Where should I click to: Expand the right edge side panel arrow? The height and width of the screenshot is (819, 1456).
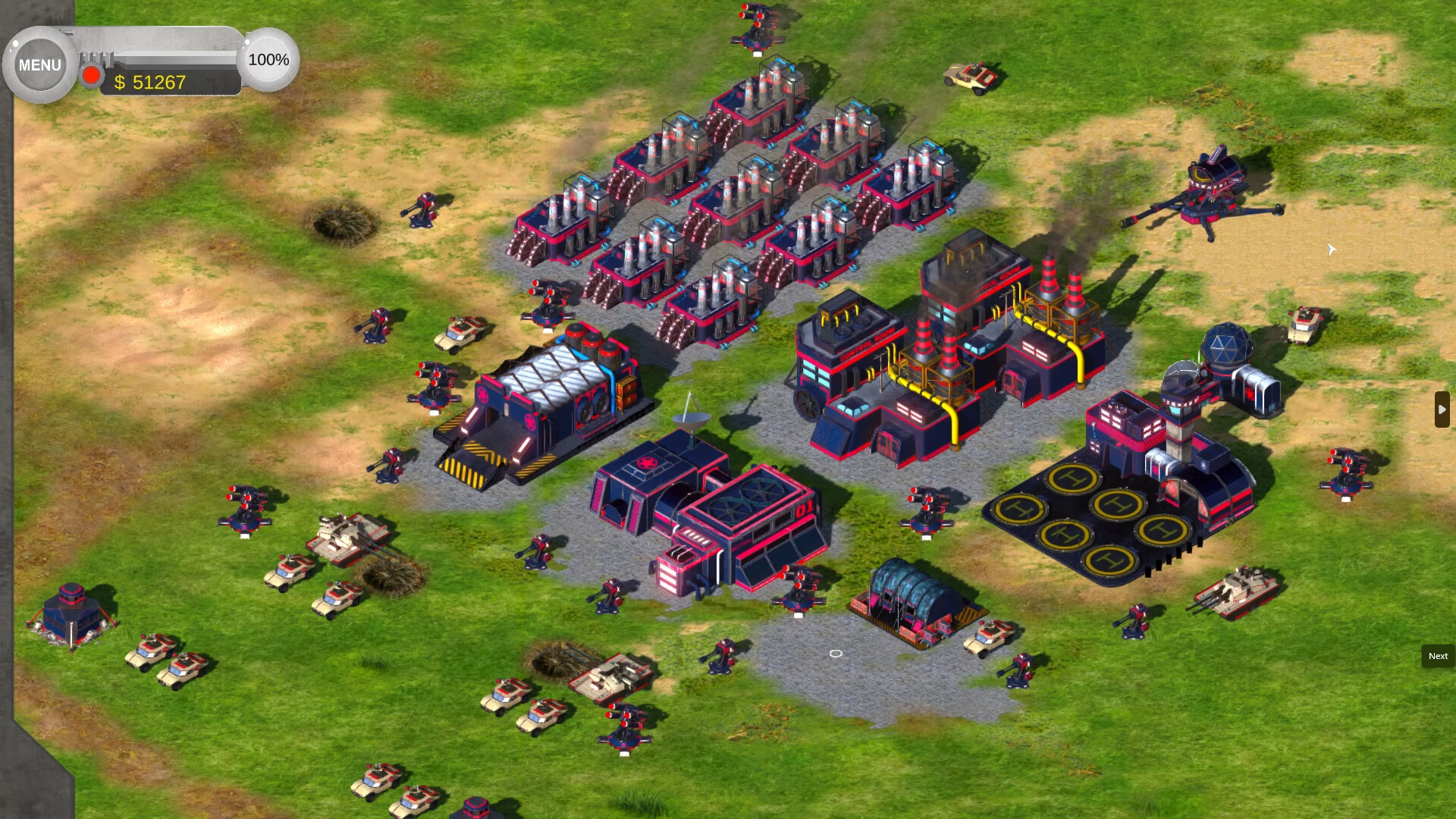(1442, 409)
